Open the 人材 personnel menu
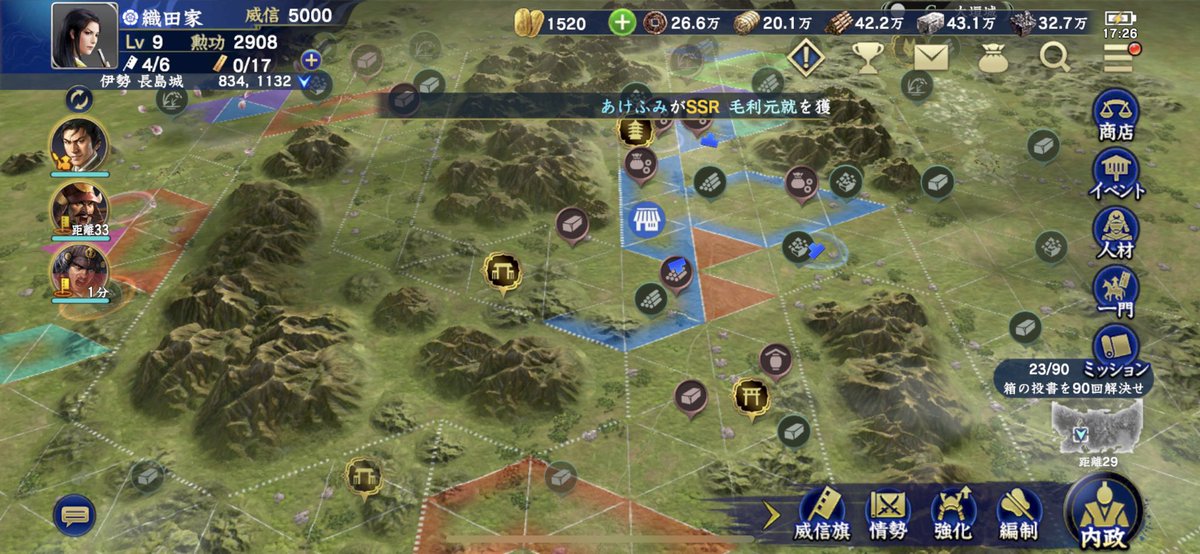Image resolution: width=1200 pixels, height=554 pixels. pyautogui.click(x=1116, y=232)
